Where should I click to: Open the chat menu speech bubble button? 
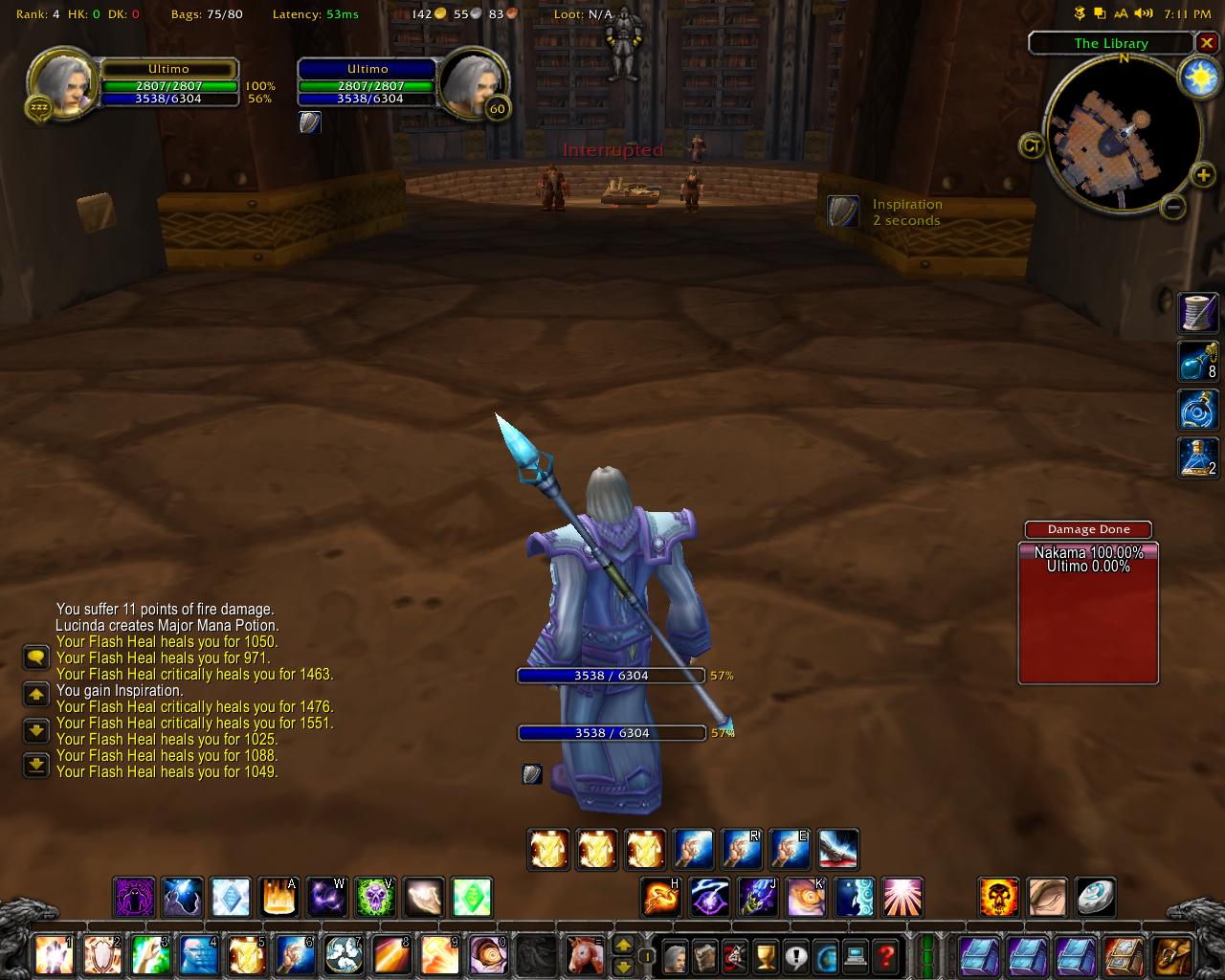point(35,657)
